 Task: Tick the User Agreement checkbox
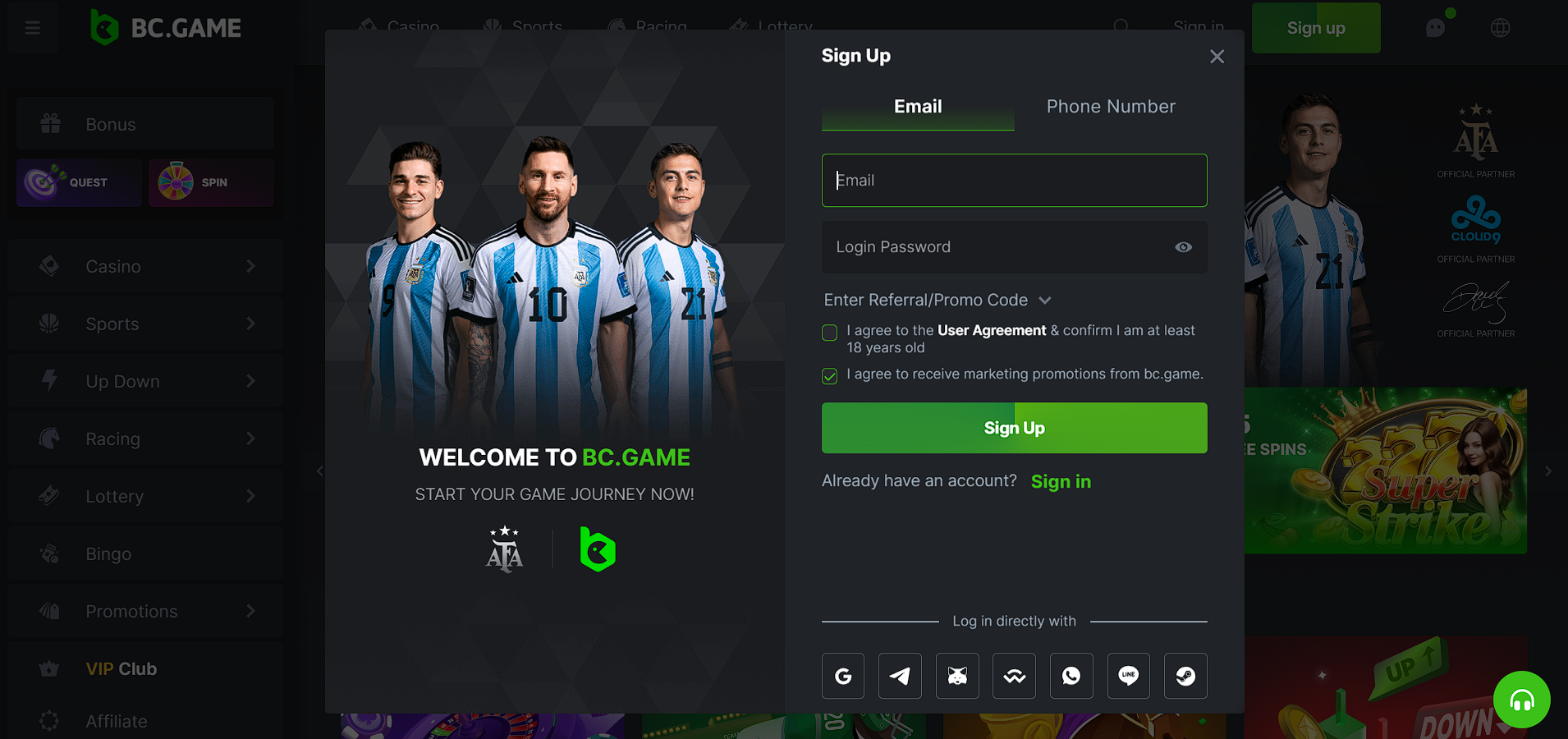[830, 333]
